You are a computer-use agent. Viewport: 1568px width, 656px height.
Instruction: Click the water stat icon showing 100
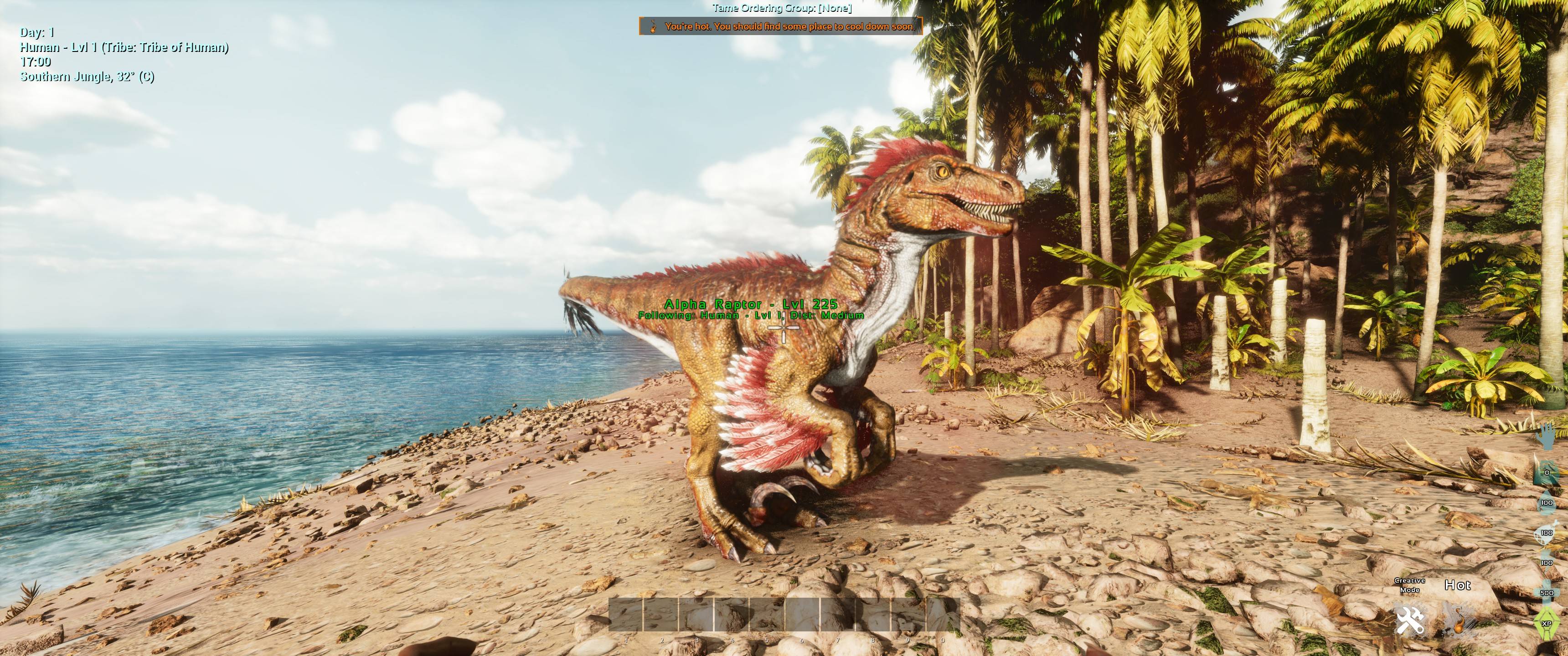(1547, 502)
